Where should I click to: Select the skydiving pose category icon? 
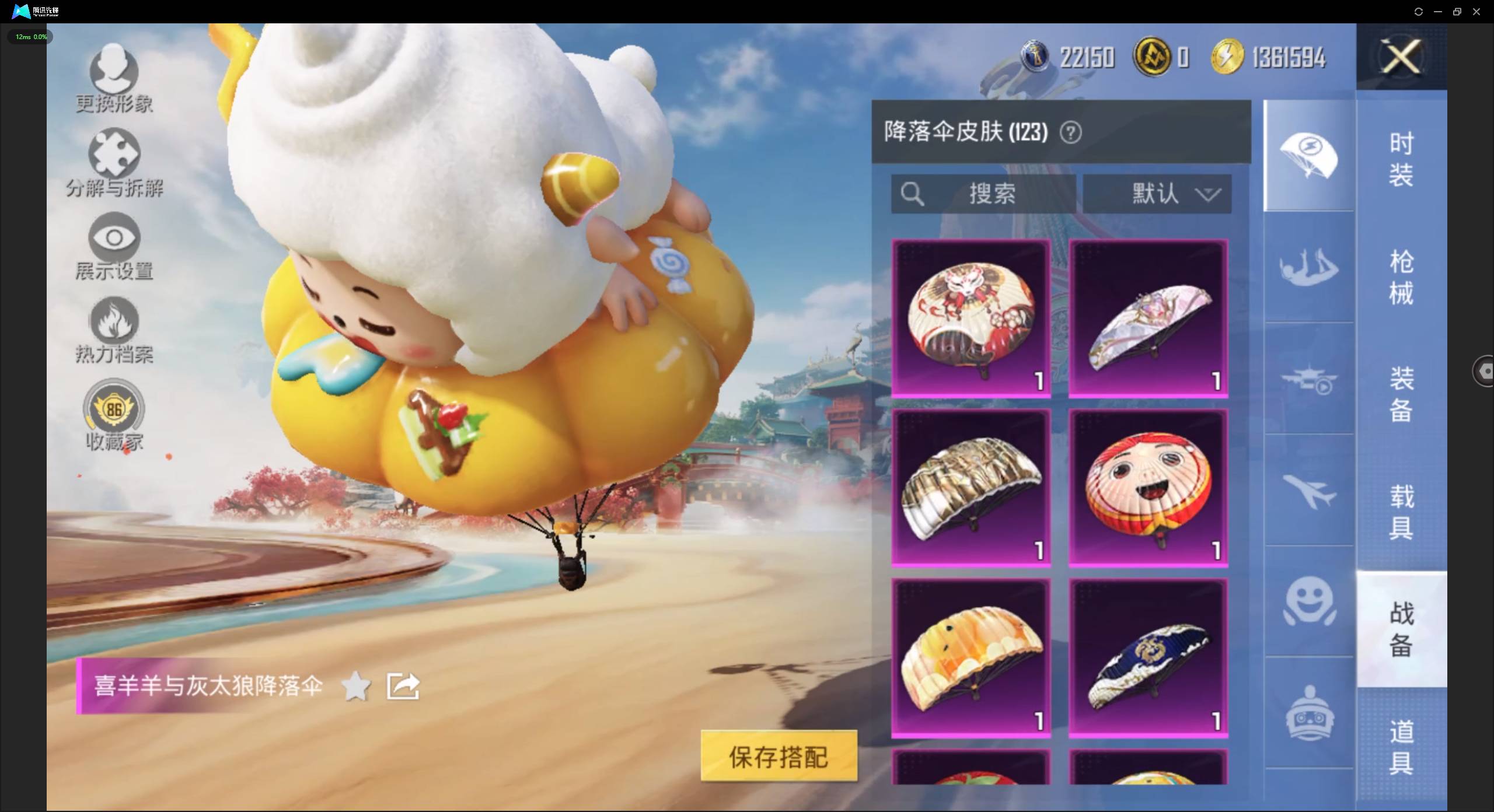pyautogui.click(x=1309, y=268)
